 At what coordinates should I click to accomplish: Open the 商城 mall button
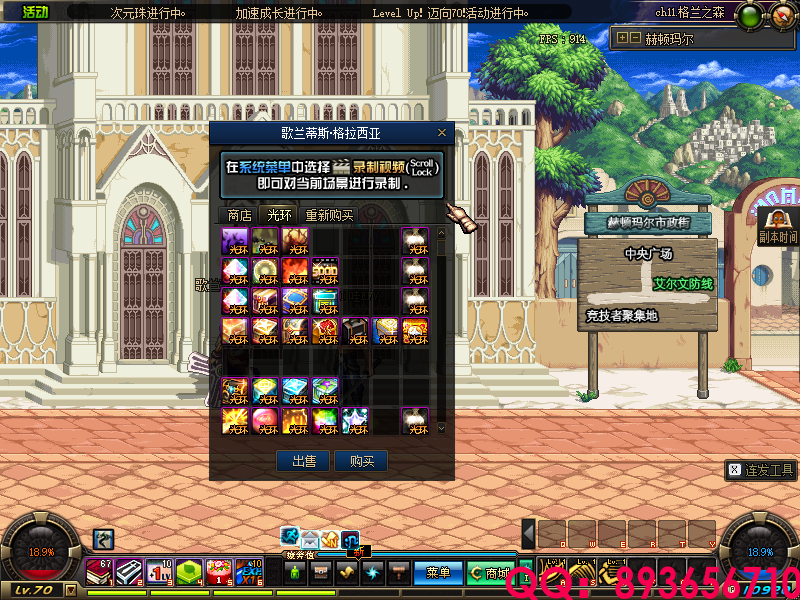click(x=491, y=573)
